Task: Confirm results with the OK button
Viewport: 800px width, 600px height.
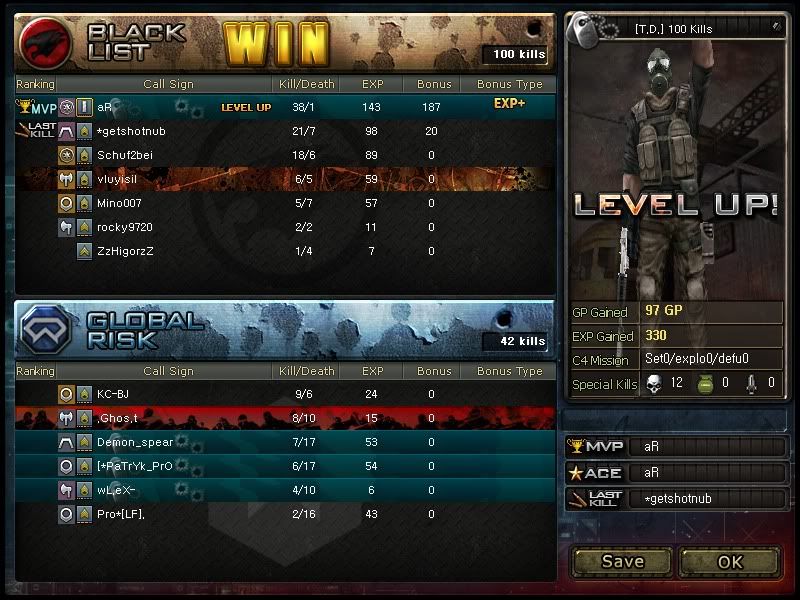Action: click(730, 561)
